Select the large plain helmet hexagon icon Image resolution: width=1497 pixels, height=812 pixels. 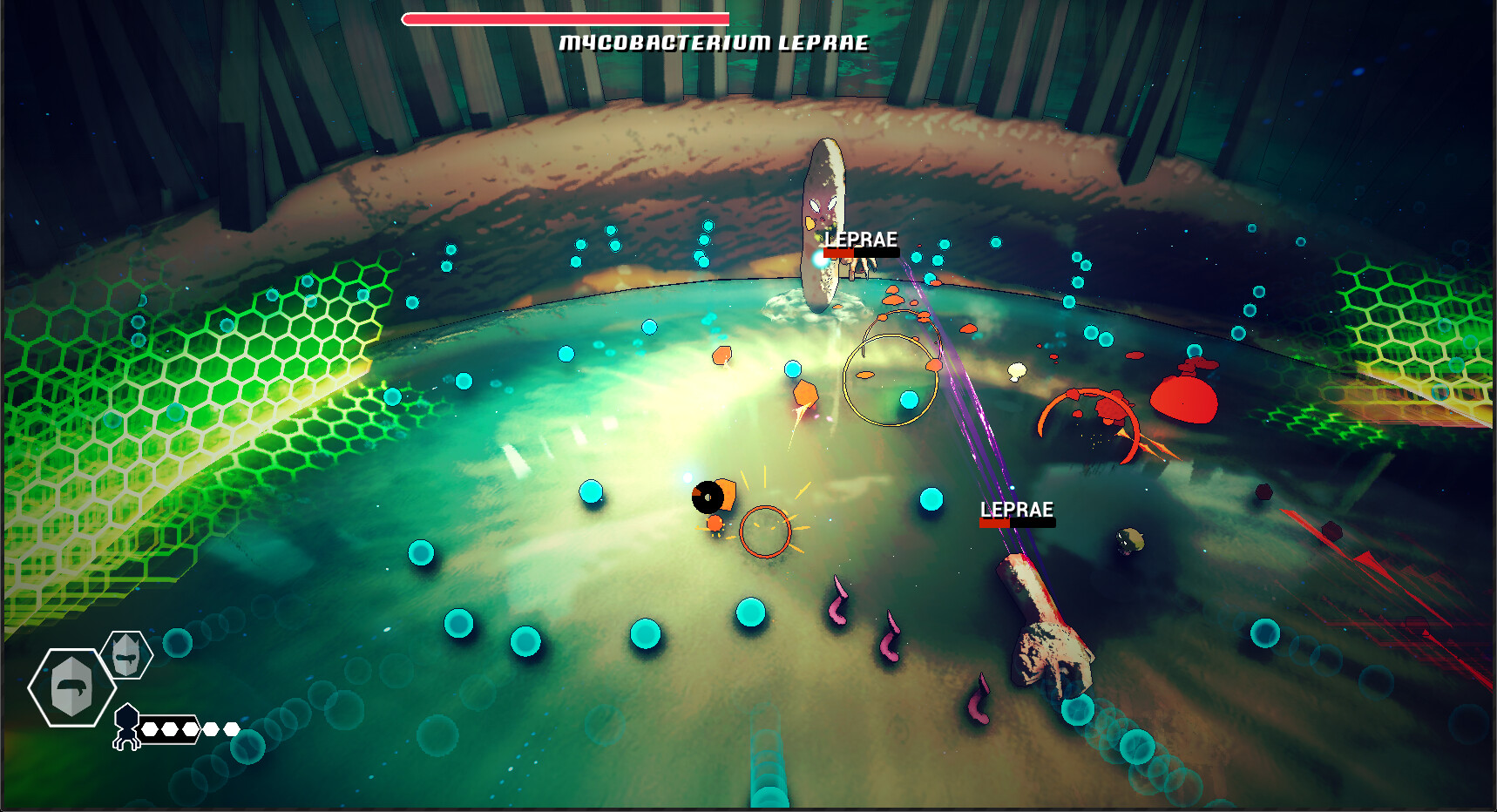(x=71, y=687)
